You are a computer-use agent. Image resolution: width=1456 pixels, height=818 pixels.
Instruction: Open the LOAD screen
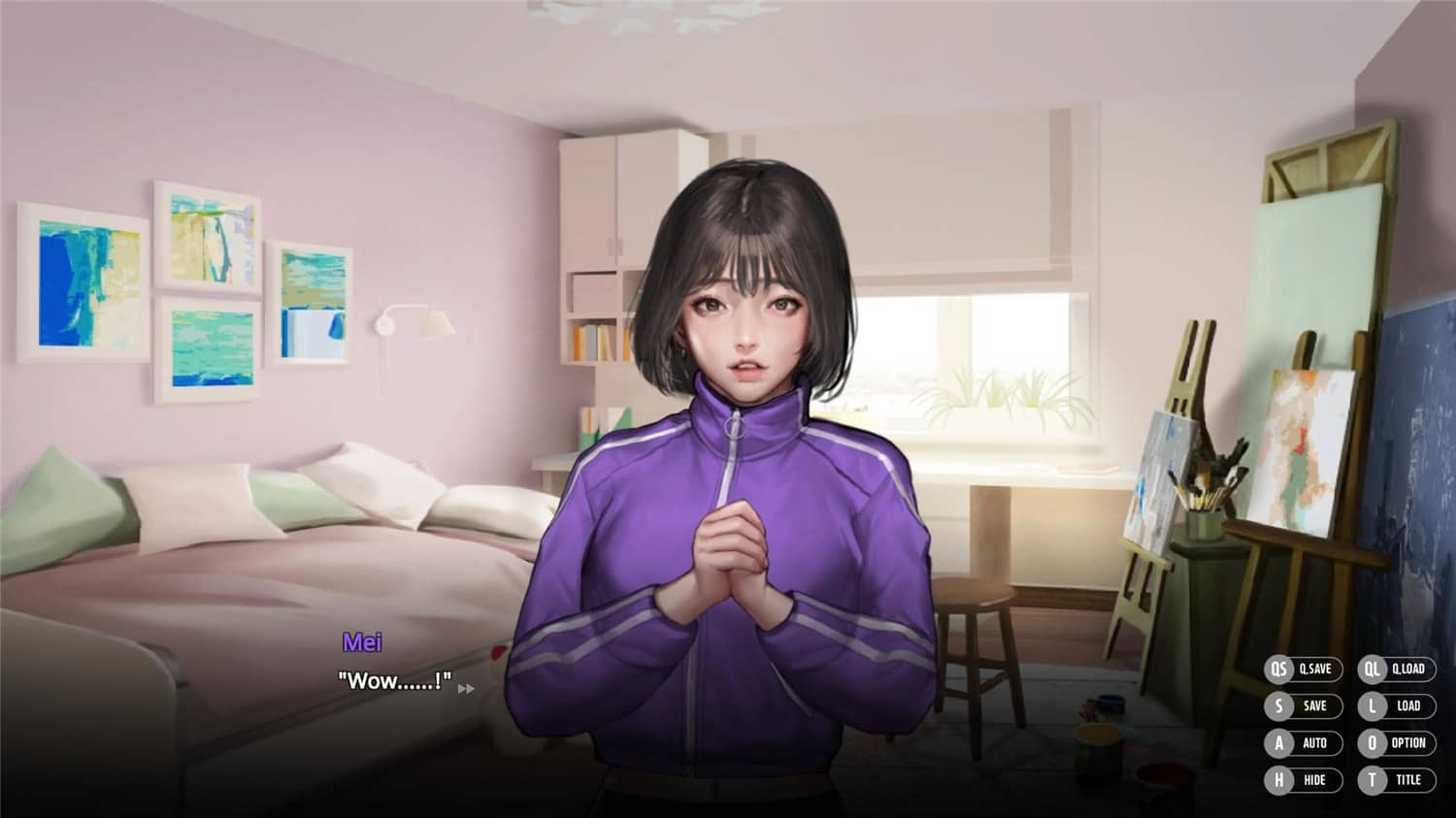(1410, 706)
